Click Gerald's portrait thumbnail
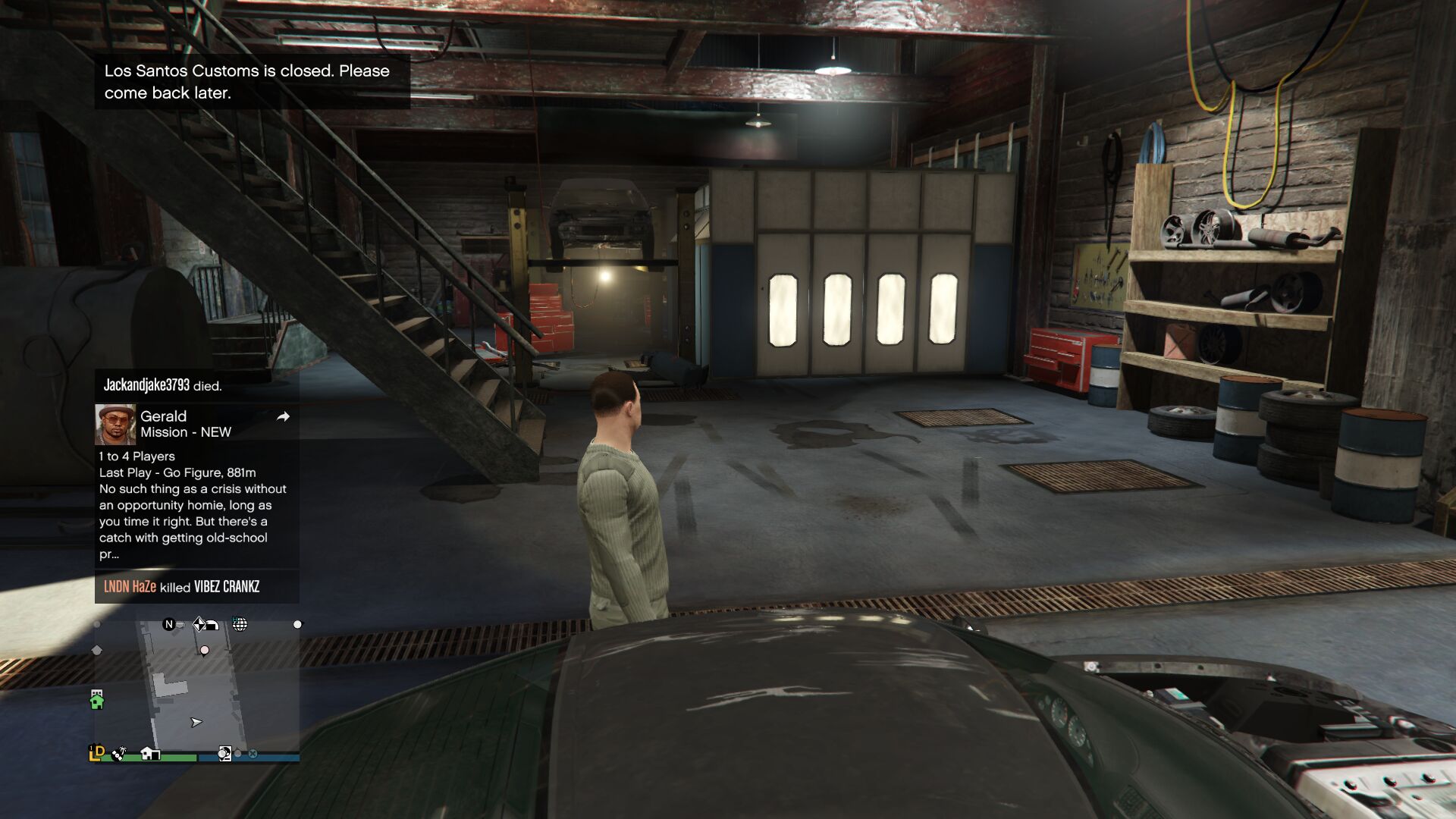The height and width of the screenshot is (819, 1456). 115,424
